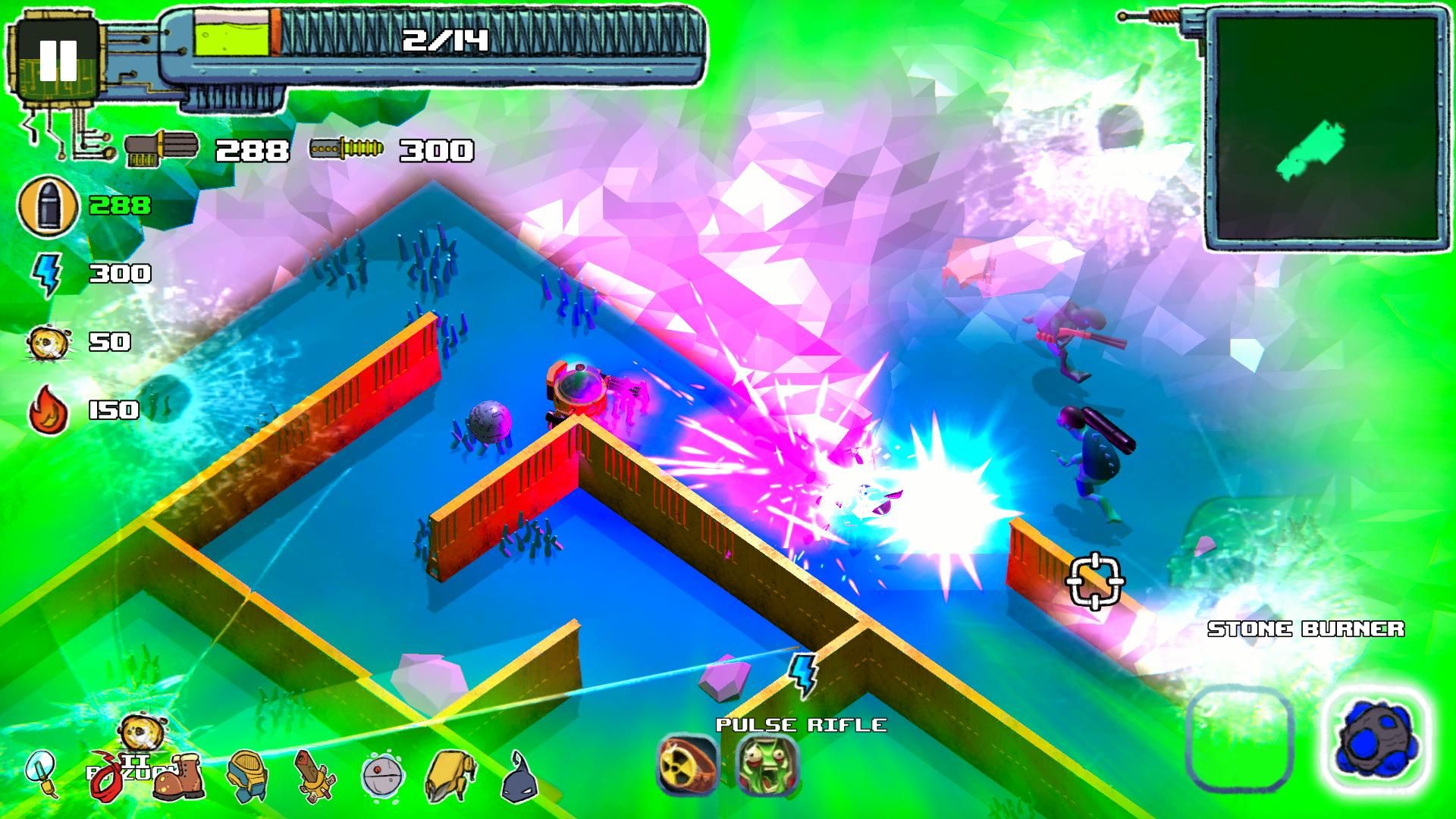
Task: Pause the game
Action: tap(58, 59)
